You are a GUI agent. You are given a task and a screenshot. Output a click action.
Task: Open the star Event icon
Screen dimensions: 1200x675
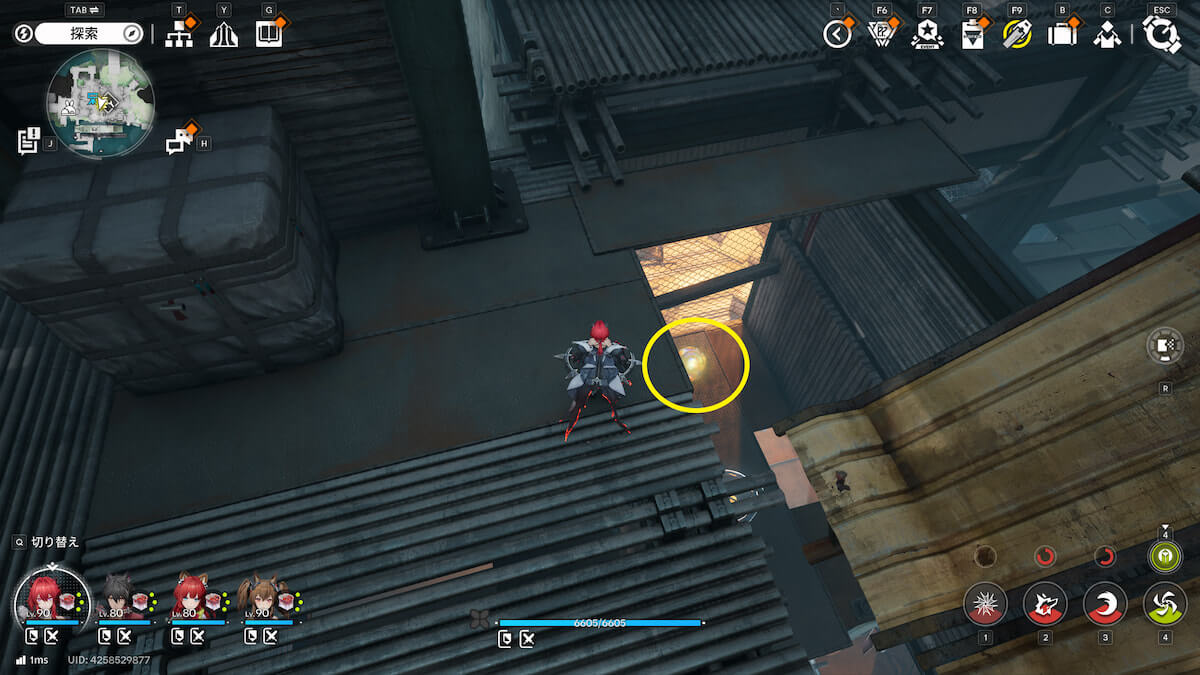pos(927,34)
